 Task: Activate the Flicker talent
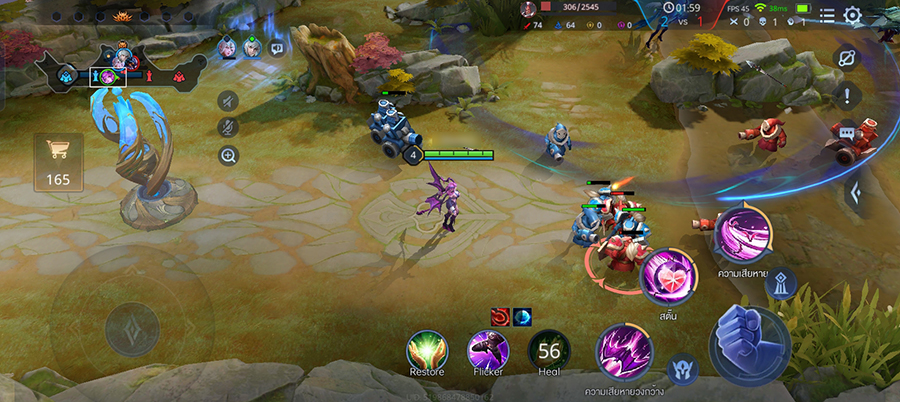pyautogui.click(x=488, y=350)
